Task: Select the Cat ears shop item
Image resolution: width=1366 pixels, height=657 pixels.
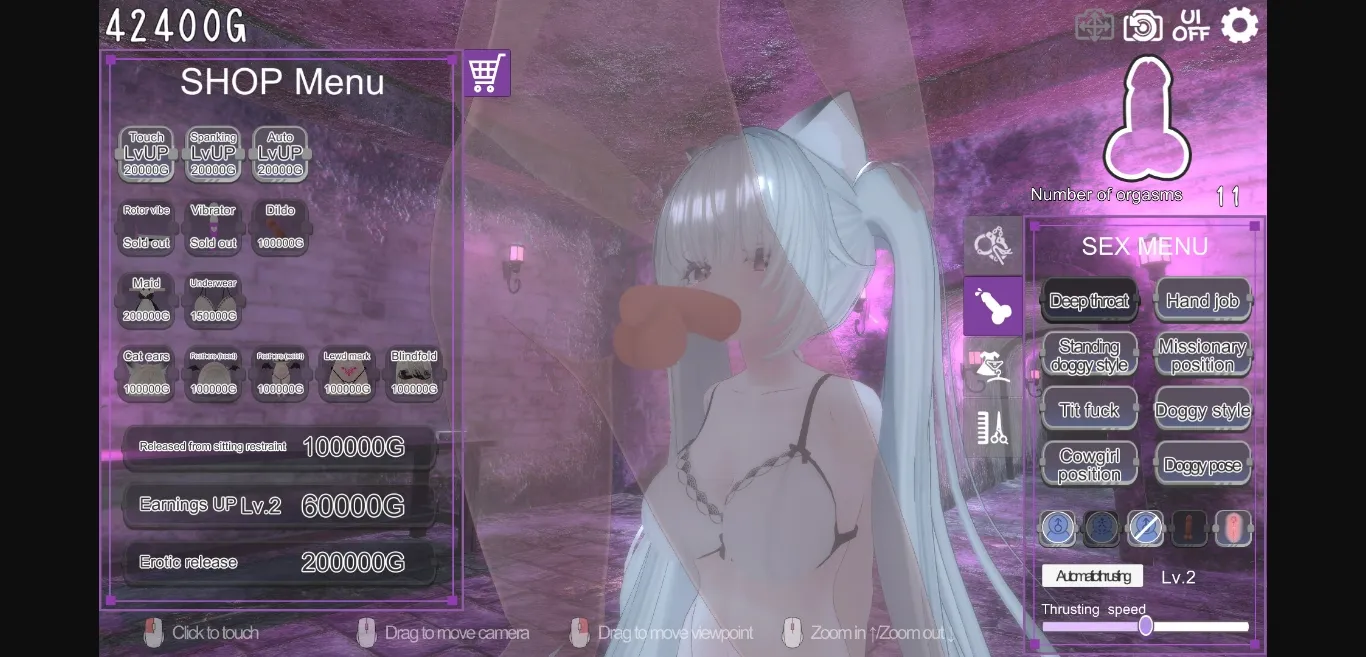Action: click(x=146, y=373)
